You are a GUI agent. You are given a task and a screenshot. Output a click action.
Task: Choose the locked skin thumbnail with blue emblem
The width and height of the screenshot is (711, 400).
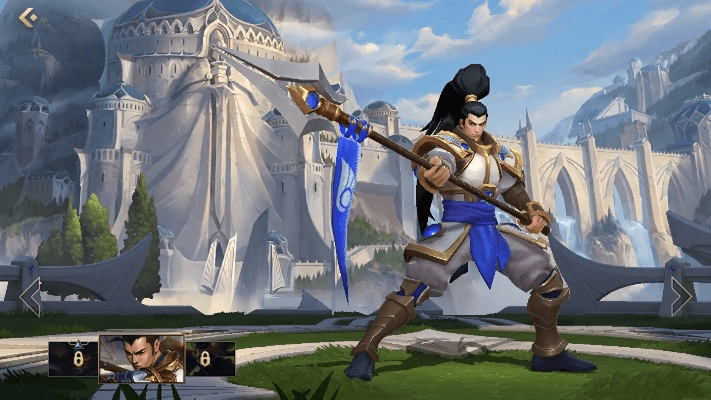click(73, 358)
